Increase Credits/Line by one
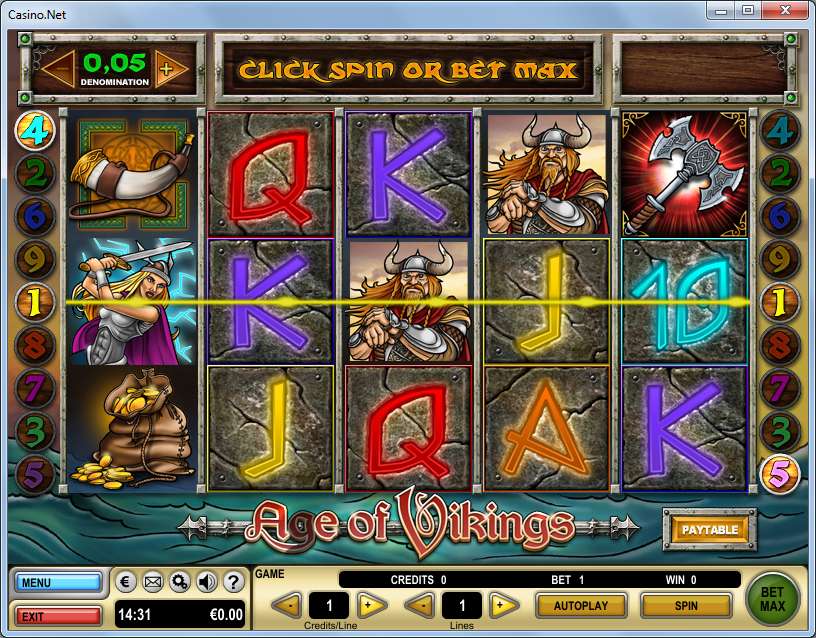The height and width of the screenshot is (638, 816). point(372,605)
